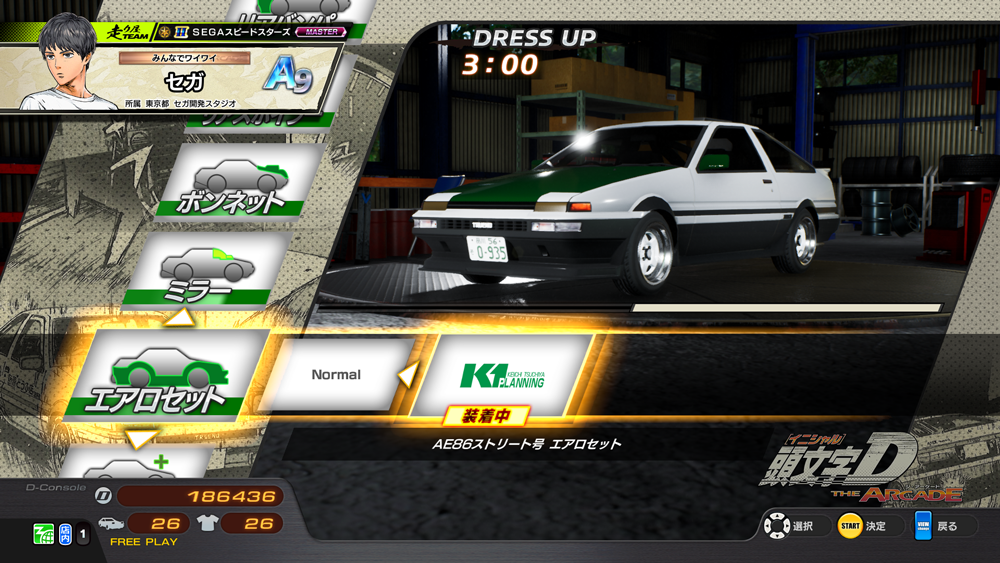Viewport: 1000px width, 563px height.
Task: Pick the Normal aero option
Action: 336,375
